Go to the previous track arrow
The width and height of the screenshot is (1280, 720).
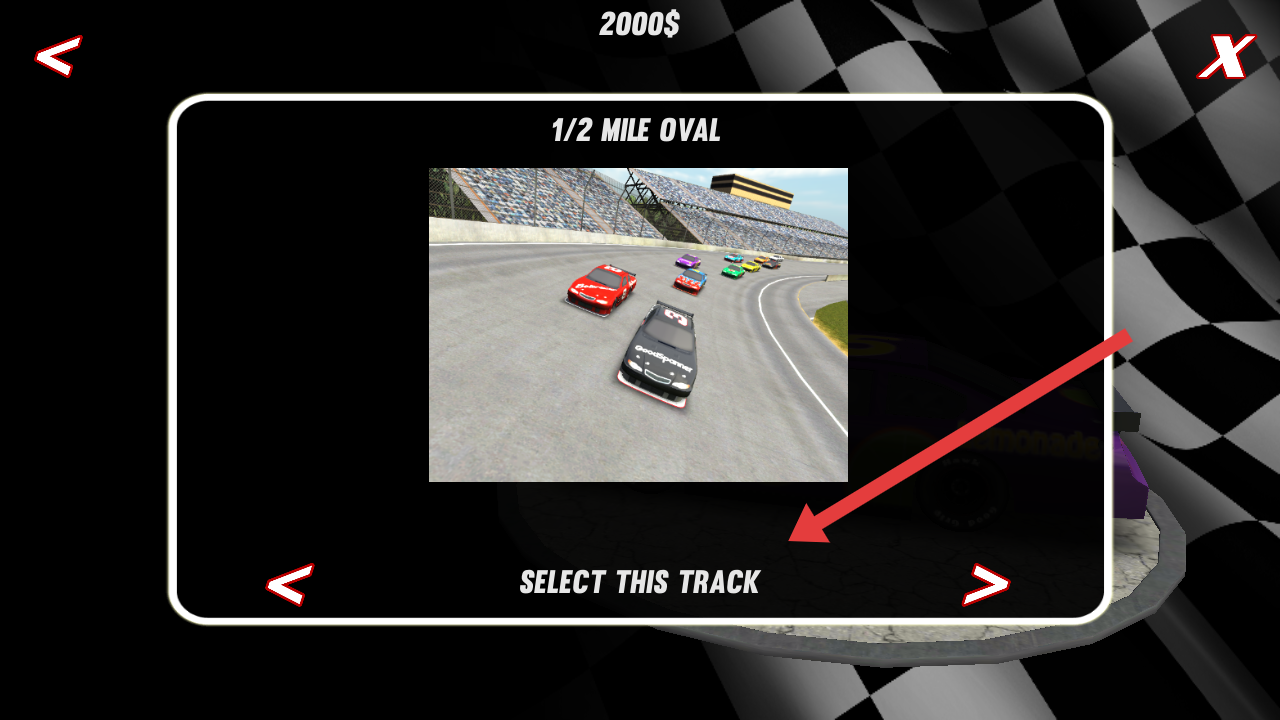(289, 584)
